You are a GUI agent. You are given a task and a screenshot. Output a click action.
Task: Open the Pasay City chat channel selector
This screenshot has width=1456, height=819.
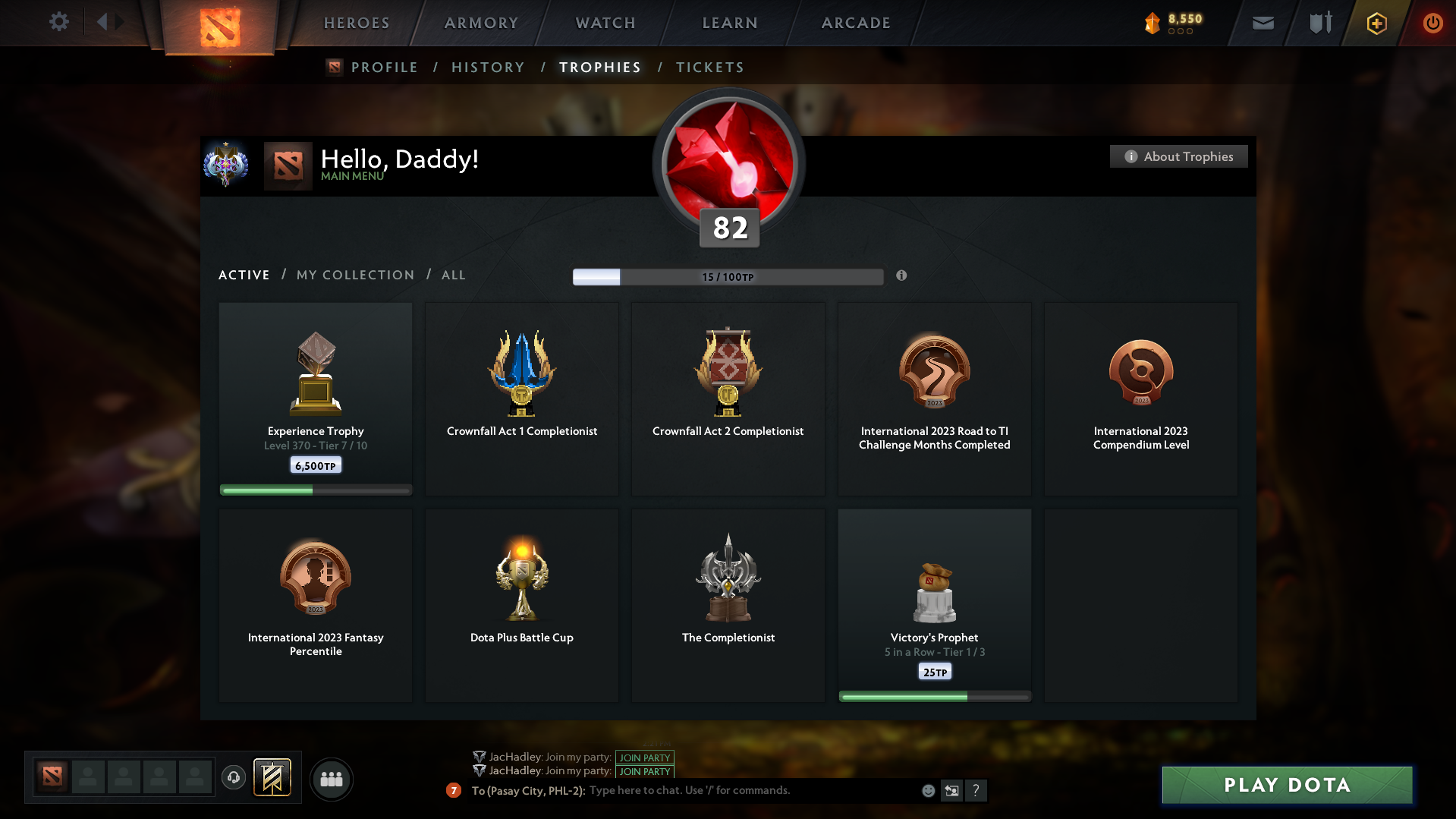pos(527,790)
